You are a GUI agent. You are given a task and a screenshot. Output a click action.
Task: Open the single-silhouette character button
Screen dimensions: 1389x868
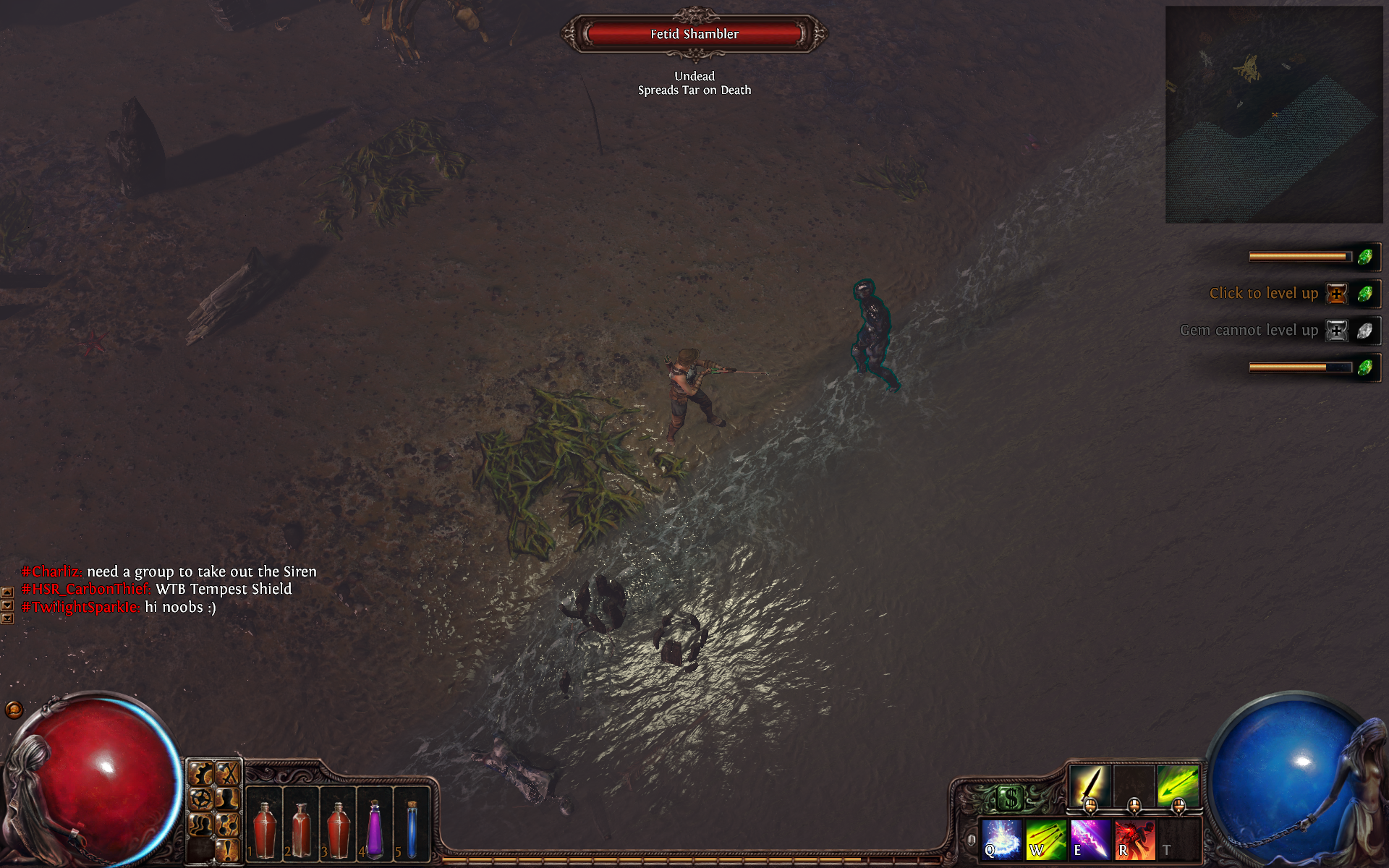228,799
